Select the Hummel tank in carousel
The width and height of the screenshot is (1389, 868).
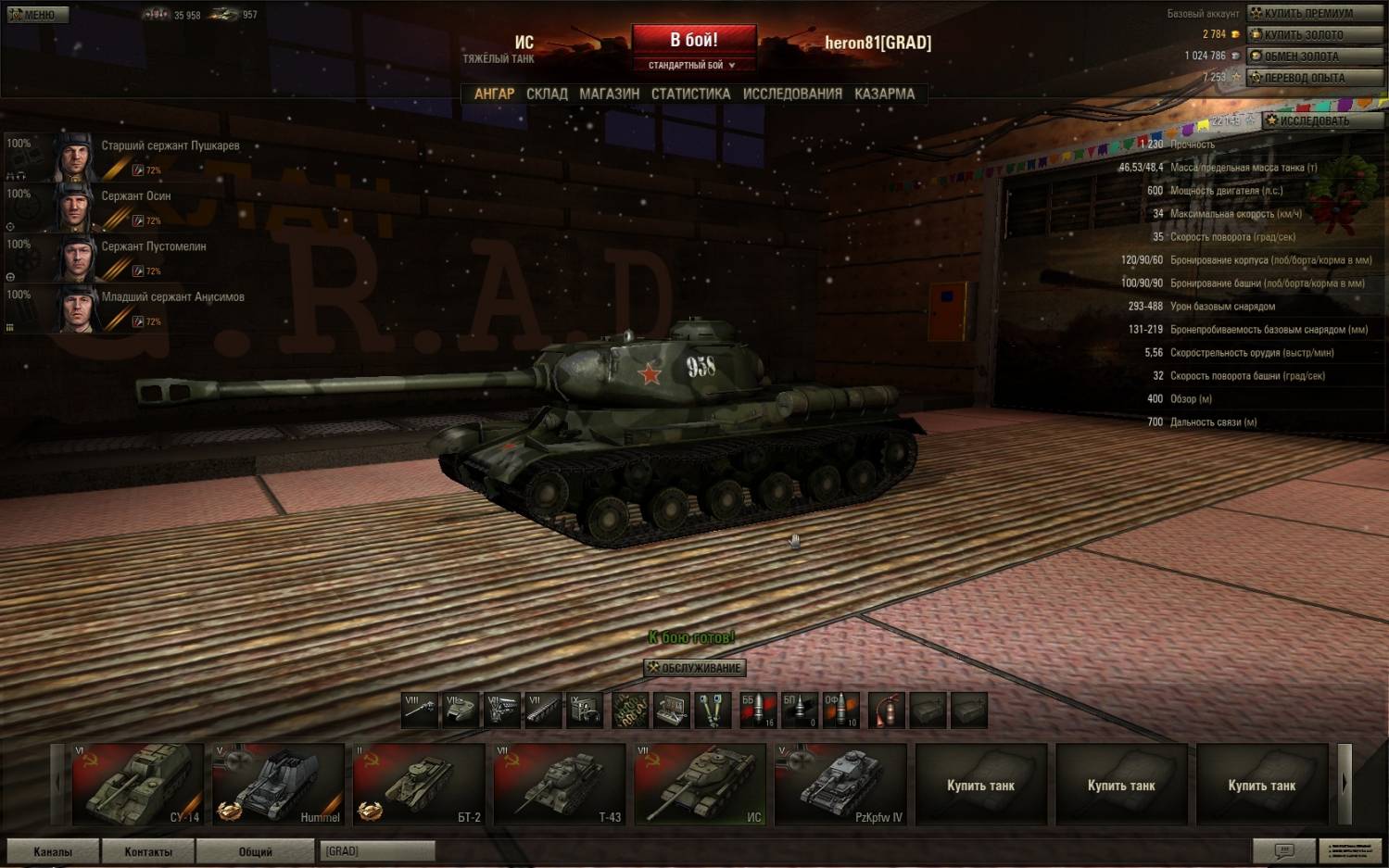(x=278, y=784)
